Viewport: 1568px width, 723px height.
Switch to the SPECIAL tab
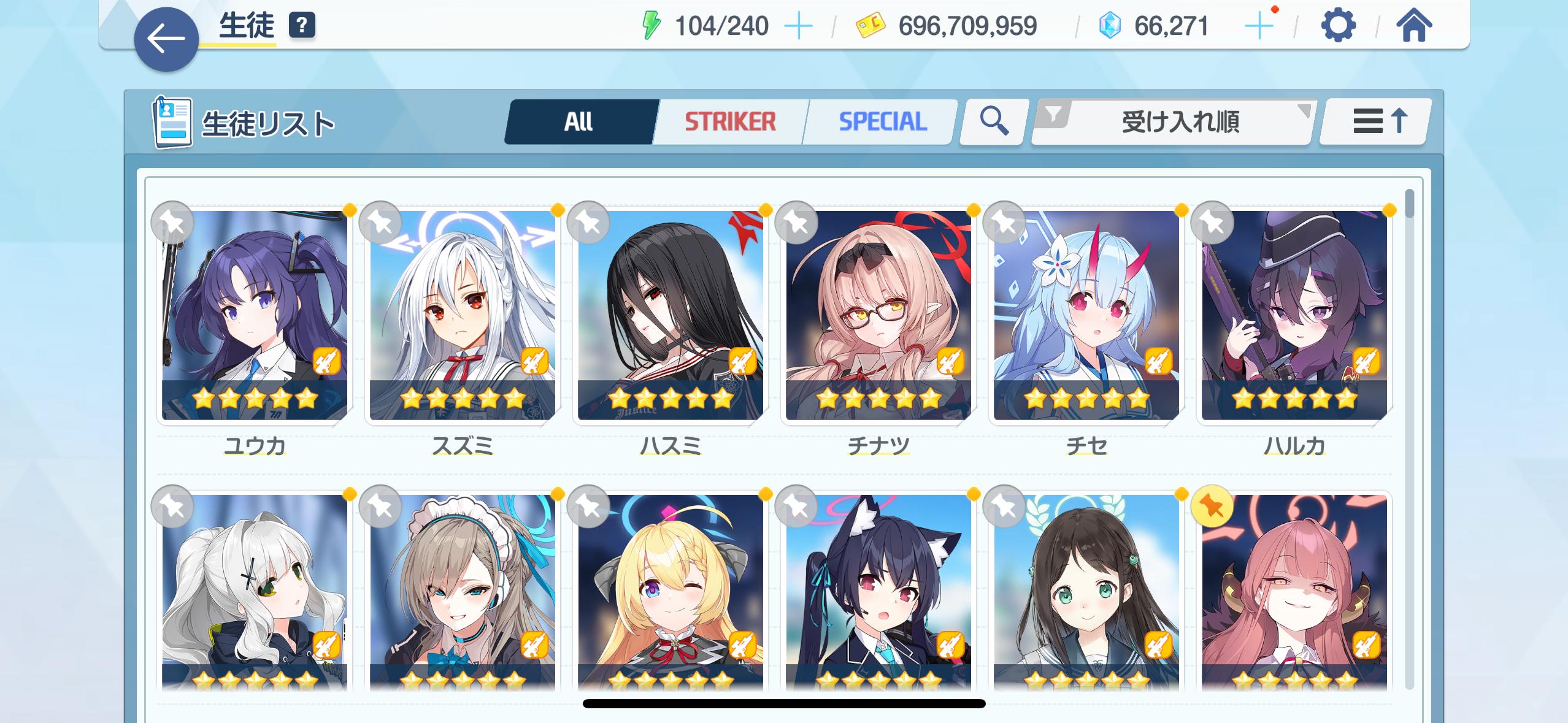pos(882,121)
